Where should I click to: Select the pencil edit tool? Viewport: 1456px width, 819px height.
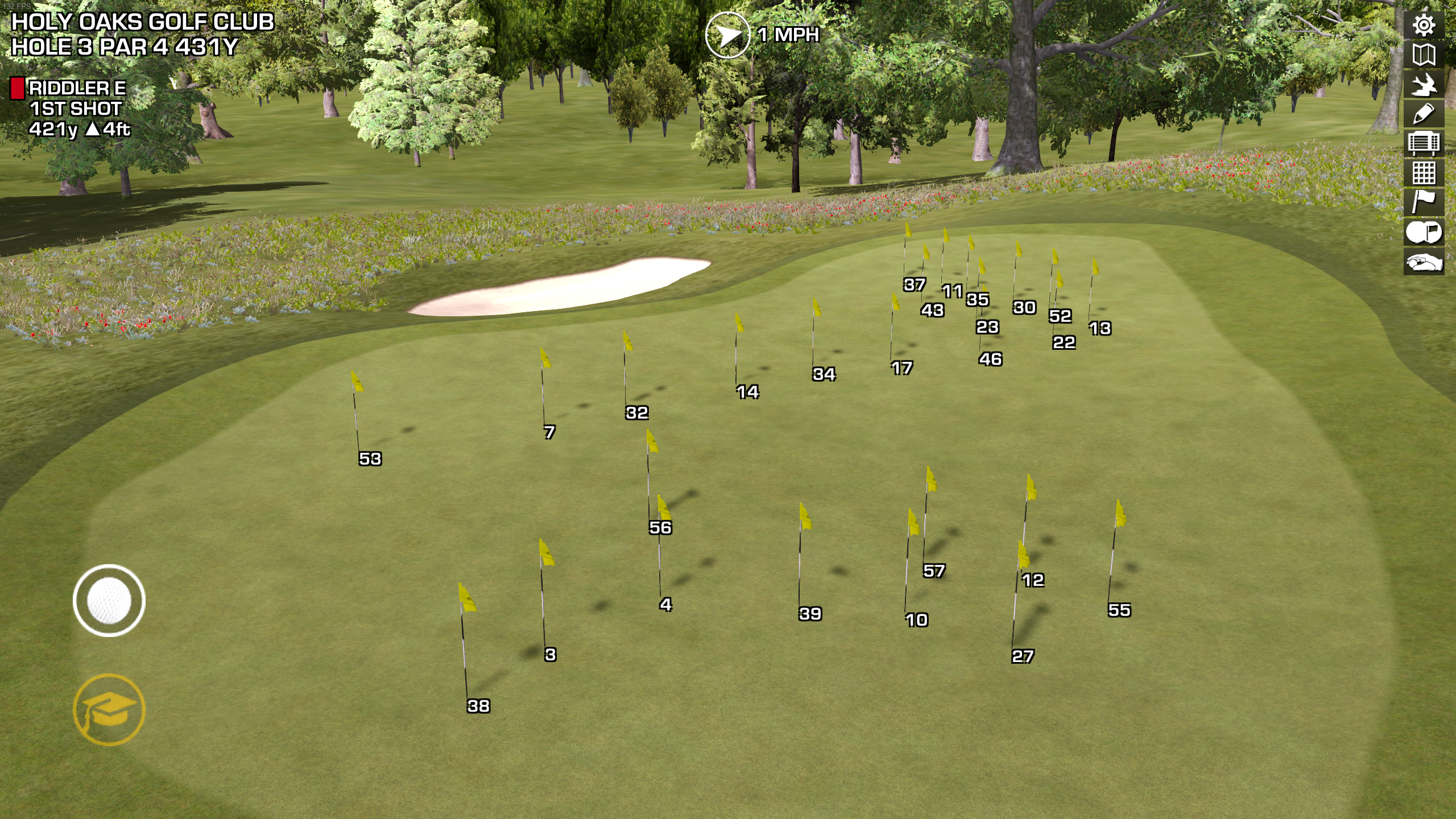click(1424, 114)
